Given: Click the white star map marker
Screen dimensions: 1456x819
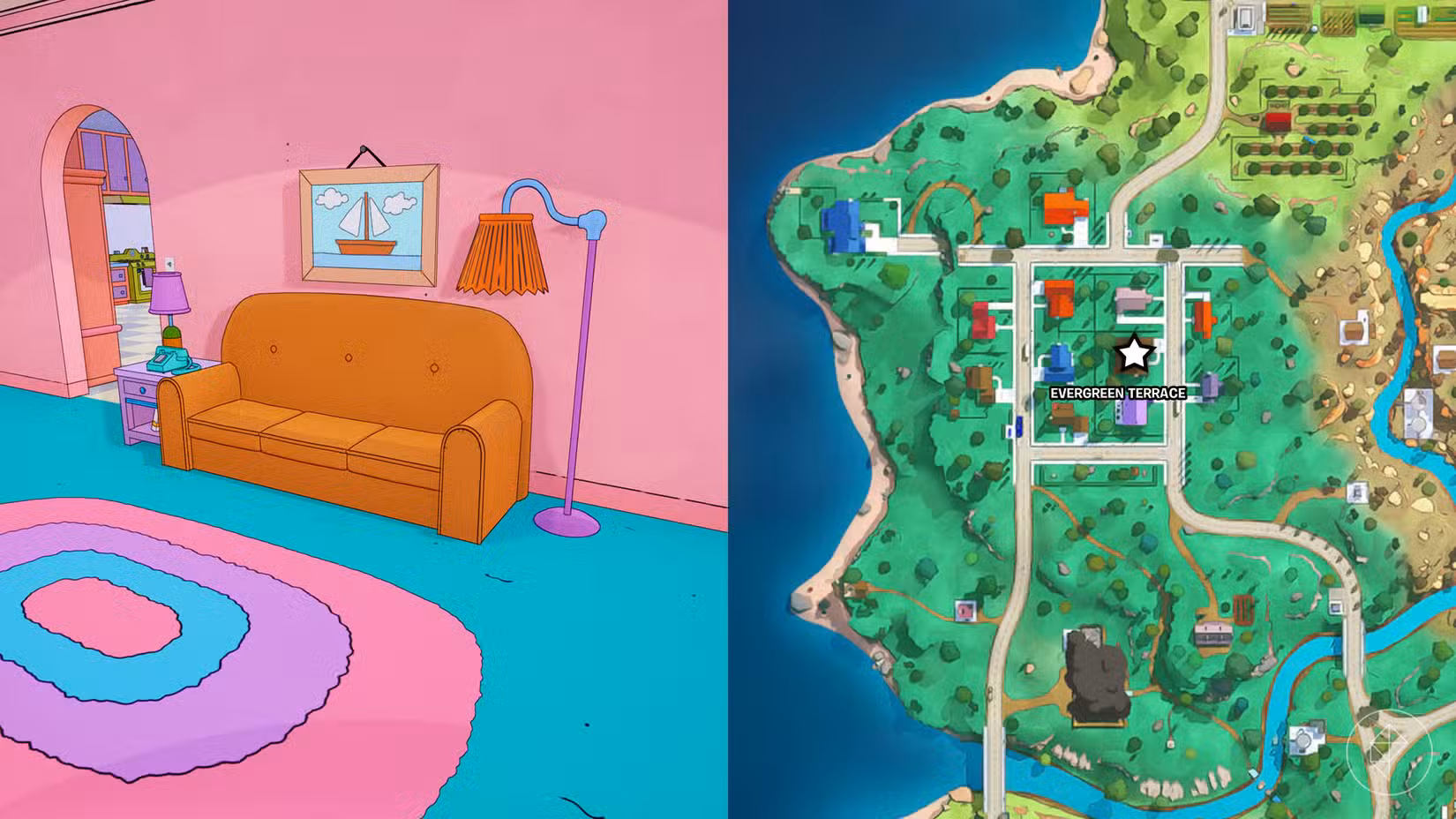Looking at the screenshot, I should 1137,353.
